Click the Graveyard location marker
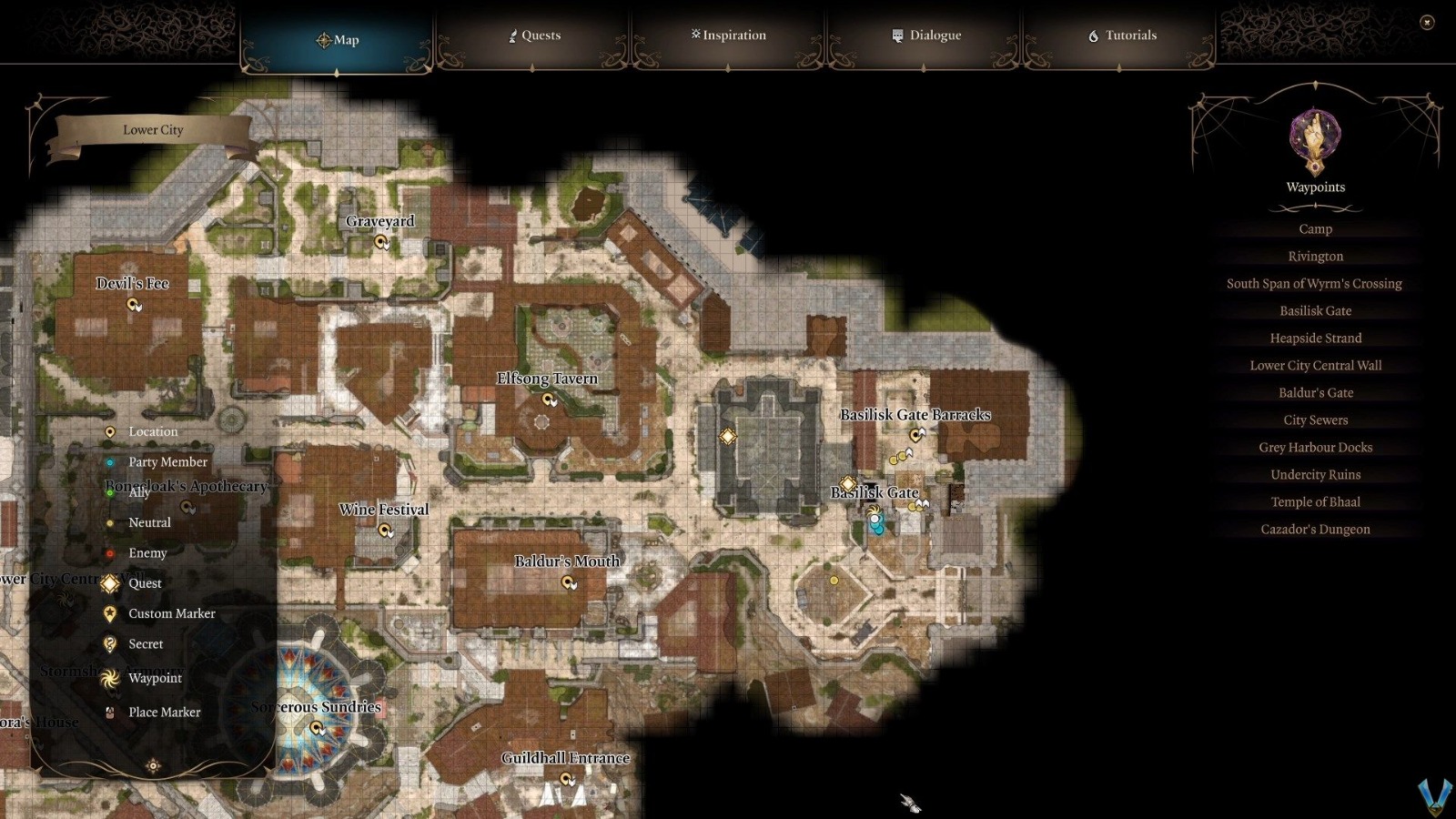Screen dimensions: 1456x819 tap(379, 239)
